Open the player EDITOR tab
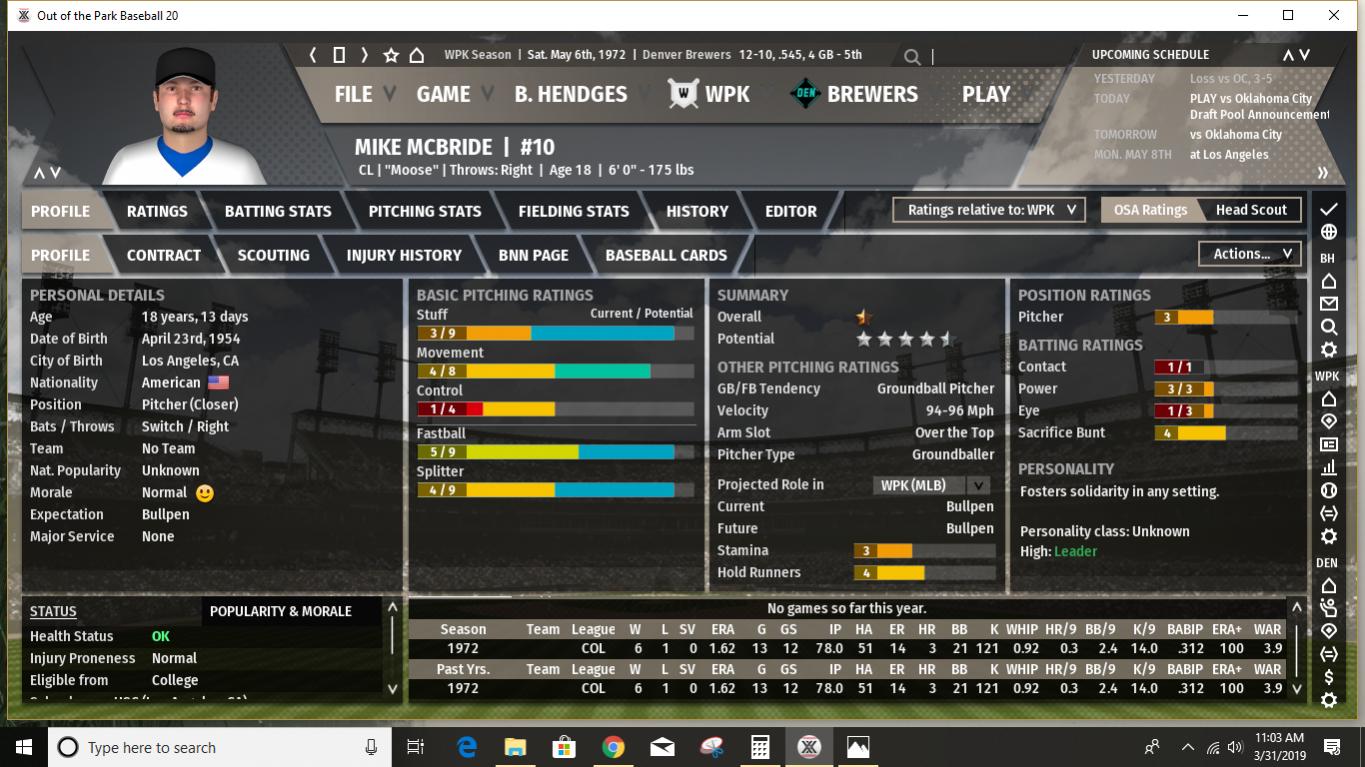The height and width of the screenshot is (767, 1365). pos(791,211)
